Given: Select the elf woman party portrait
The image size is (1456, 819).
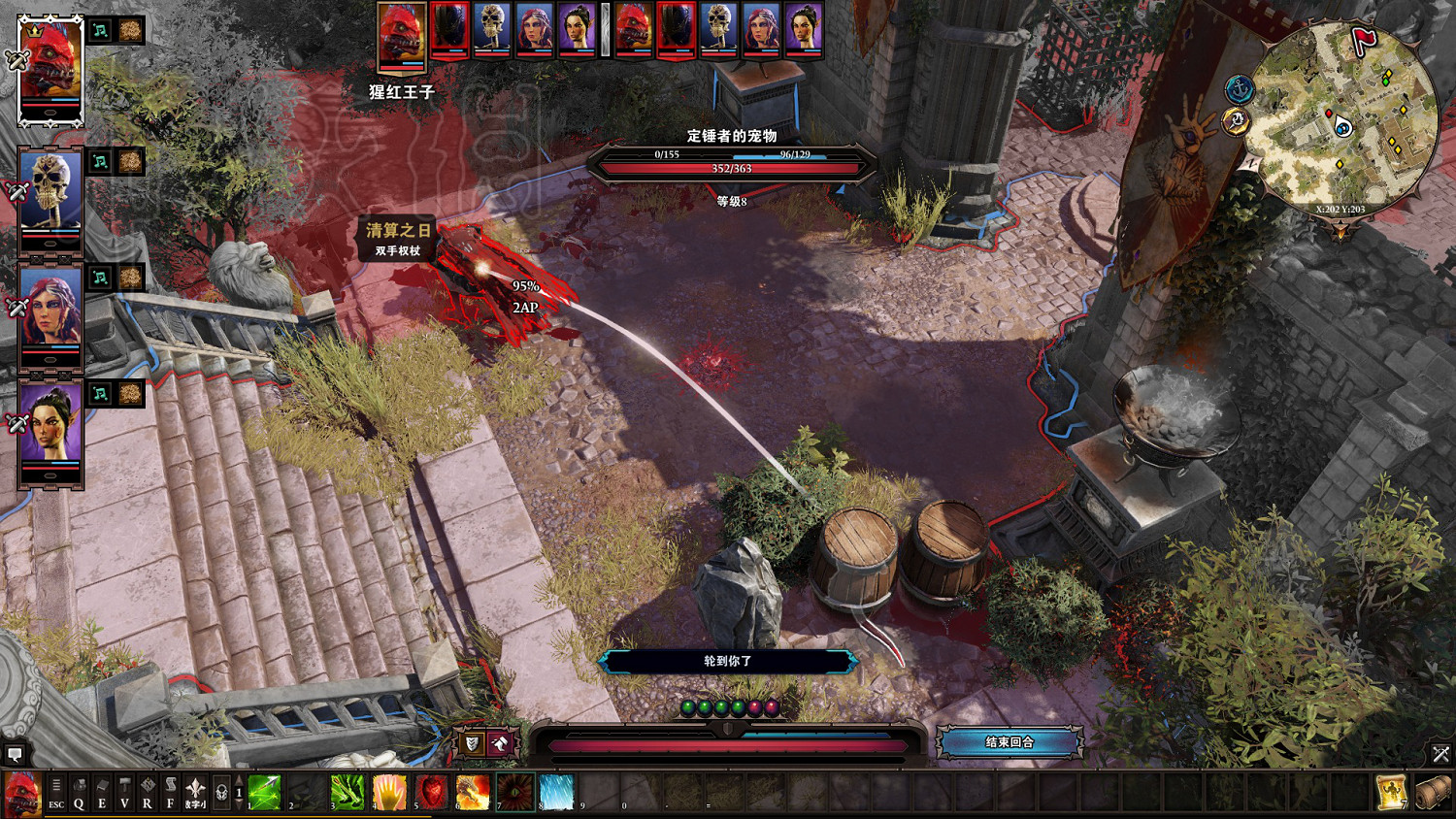Looking at the screenshot, I should [x=50, y=432].
